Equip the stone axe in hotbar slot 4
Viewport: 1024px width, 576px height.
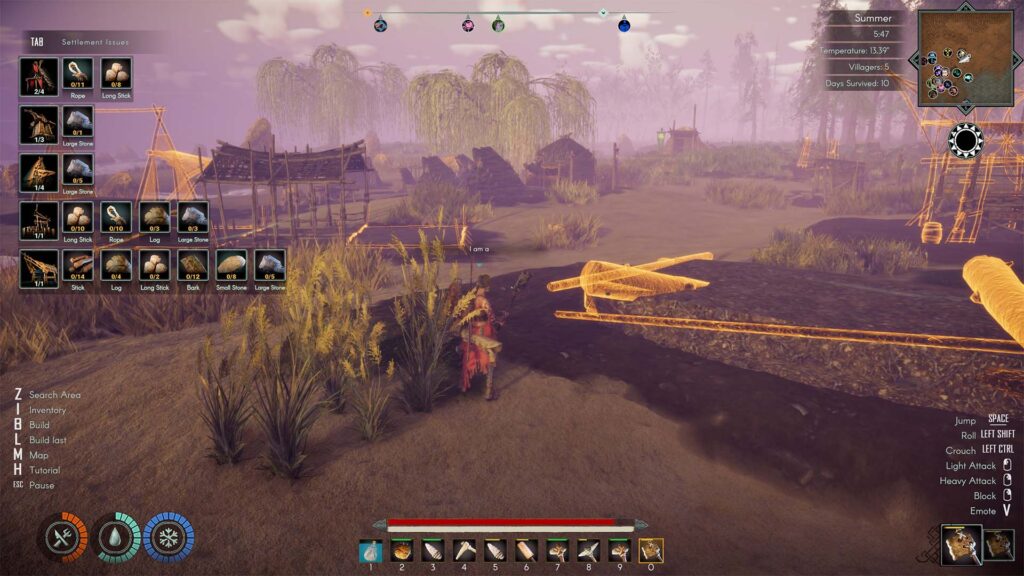464,550
